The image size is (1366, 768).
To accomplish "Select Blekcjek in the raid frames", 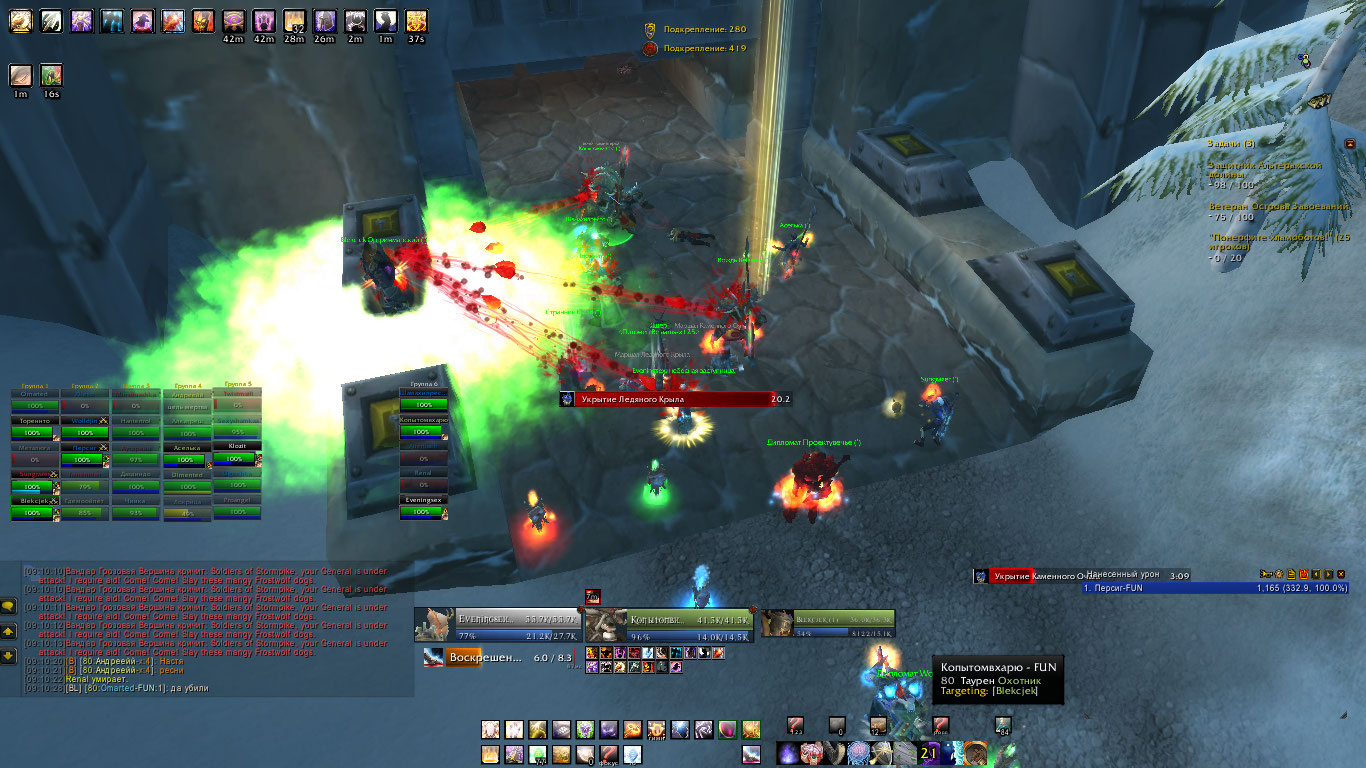I will 31,513.
